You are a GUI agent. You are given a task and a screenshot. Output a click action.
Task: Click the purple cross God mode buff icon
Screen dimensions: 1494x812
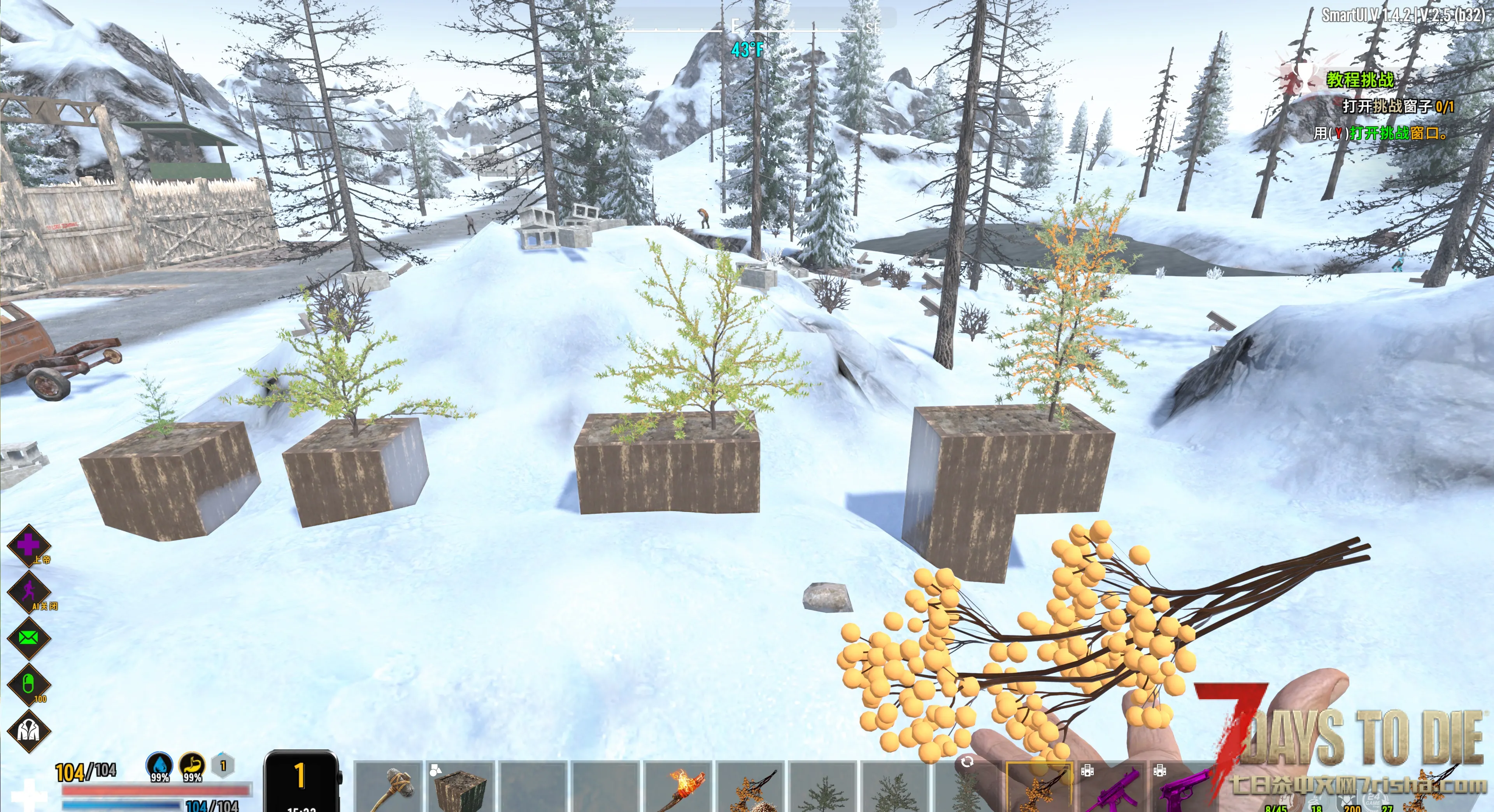(28, 545)
